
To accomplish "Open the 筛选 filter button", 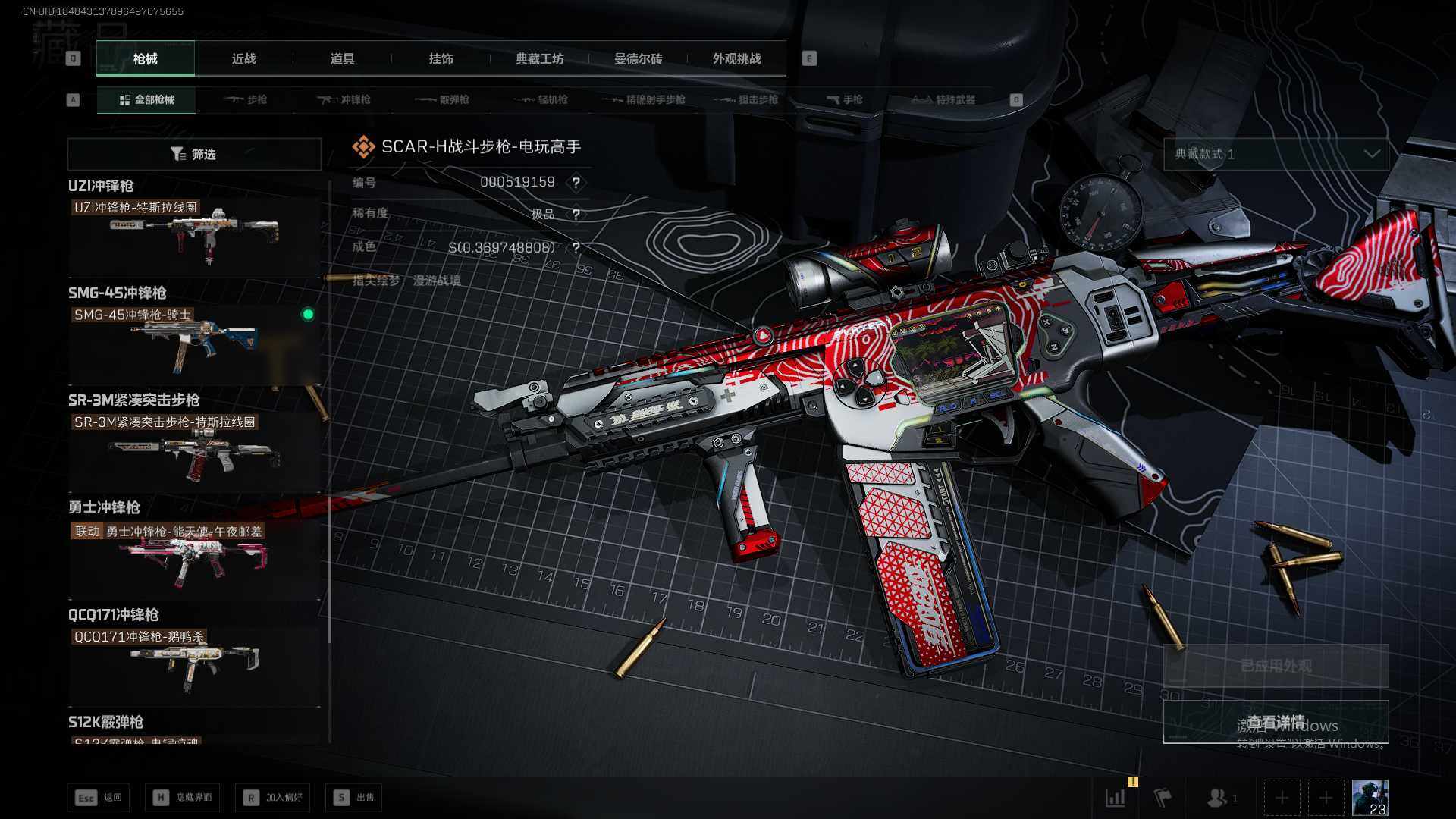I will pos(194,154).
